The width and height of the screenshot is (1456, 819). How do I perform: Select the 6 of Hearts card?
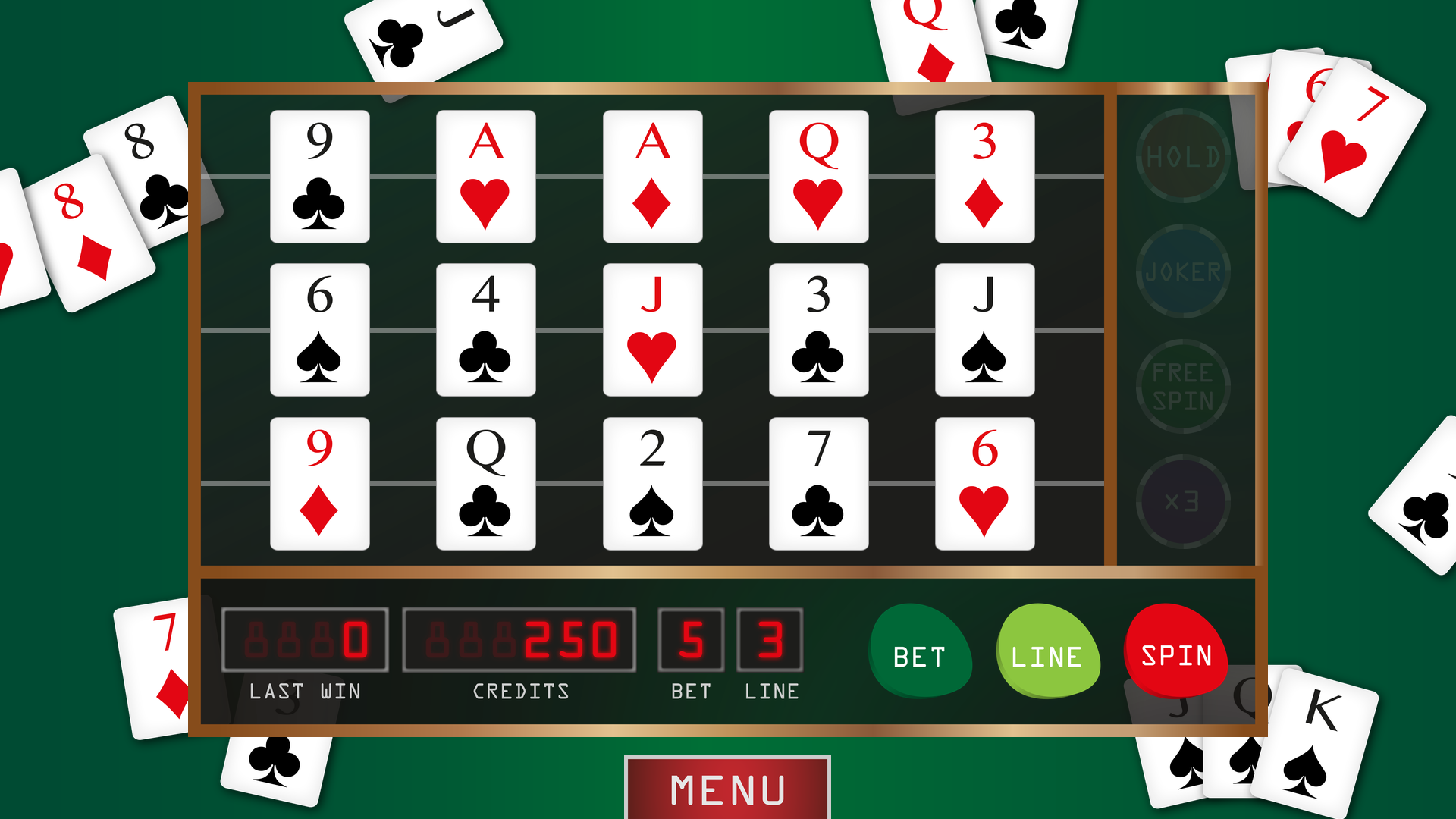coord(984,484)
